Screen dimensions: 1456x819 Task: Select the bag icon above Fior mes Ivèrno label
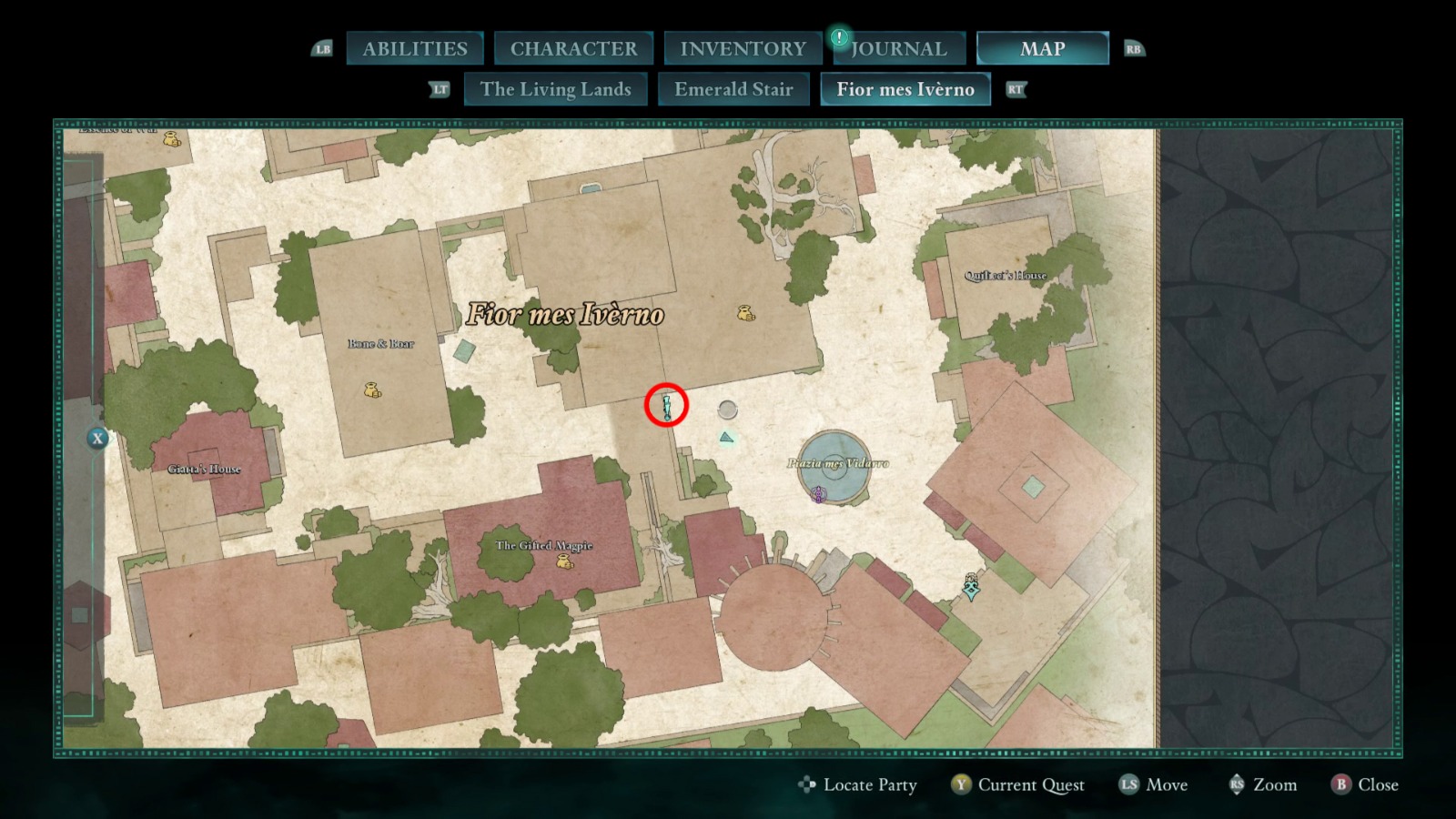coord(744,313)
